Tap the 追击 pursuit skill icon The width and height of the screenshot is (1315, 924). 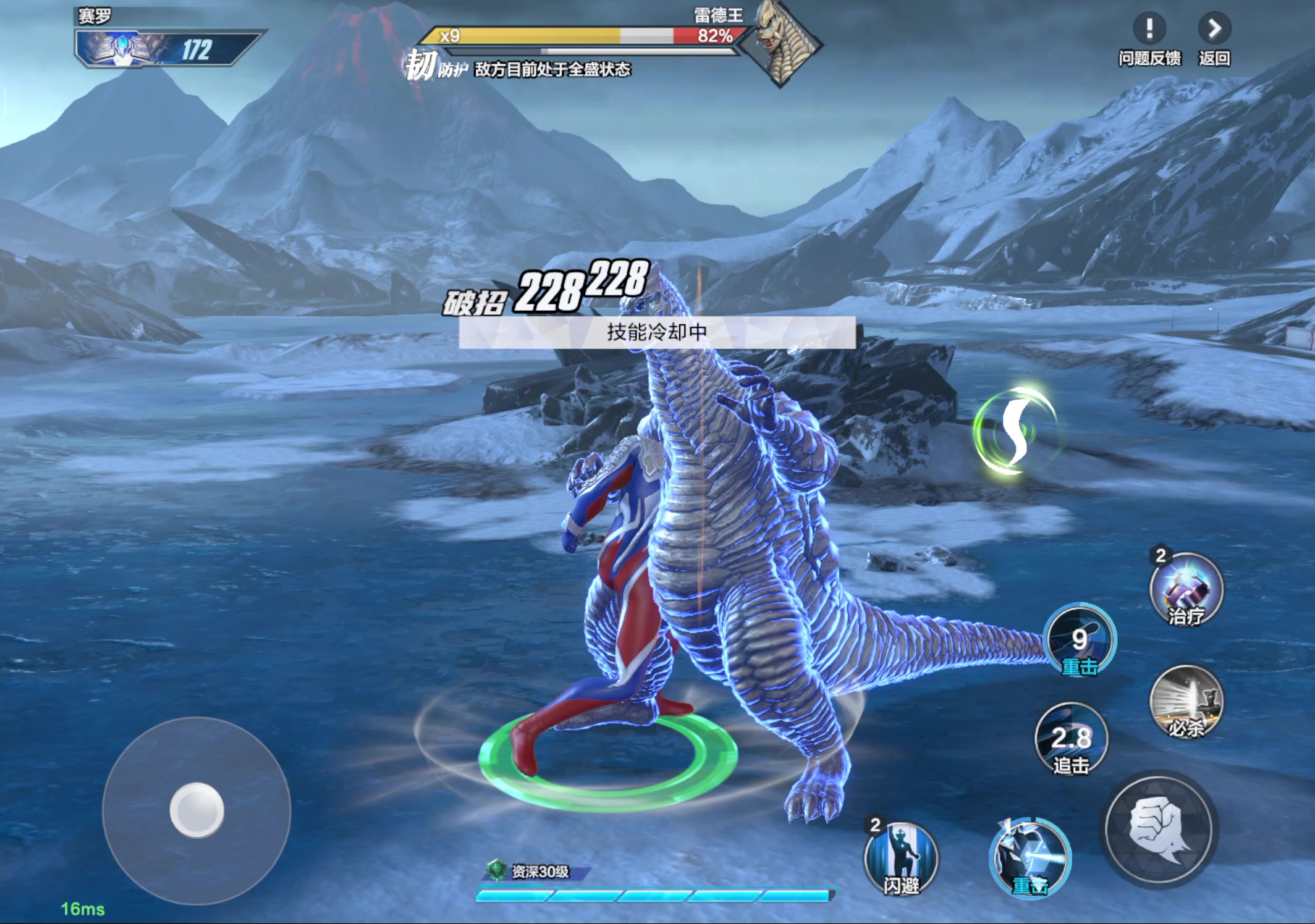[1071, 739]
